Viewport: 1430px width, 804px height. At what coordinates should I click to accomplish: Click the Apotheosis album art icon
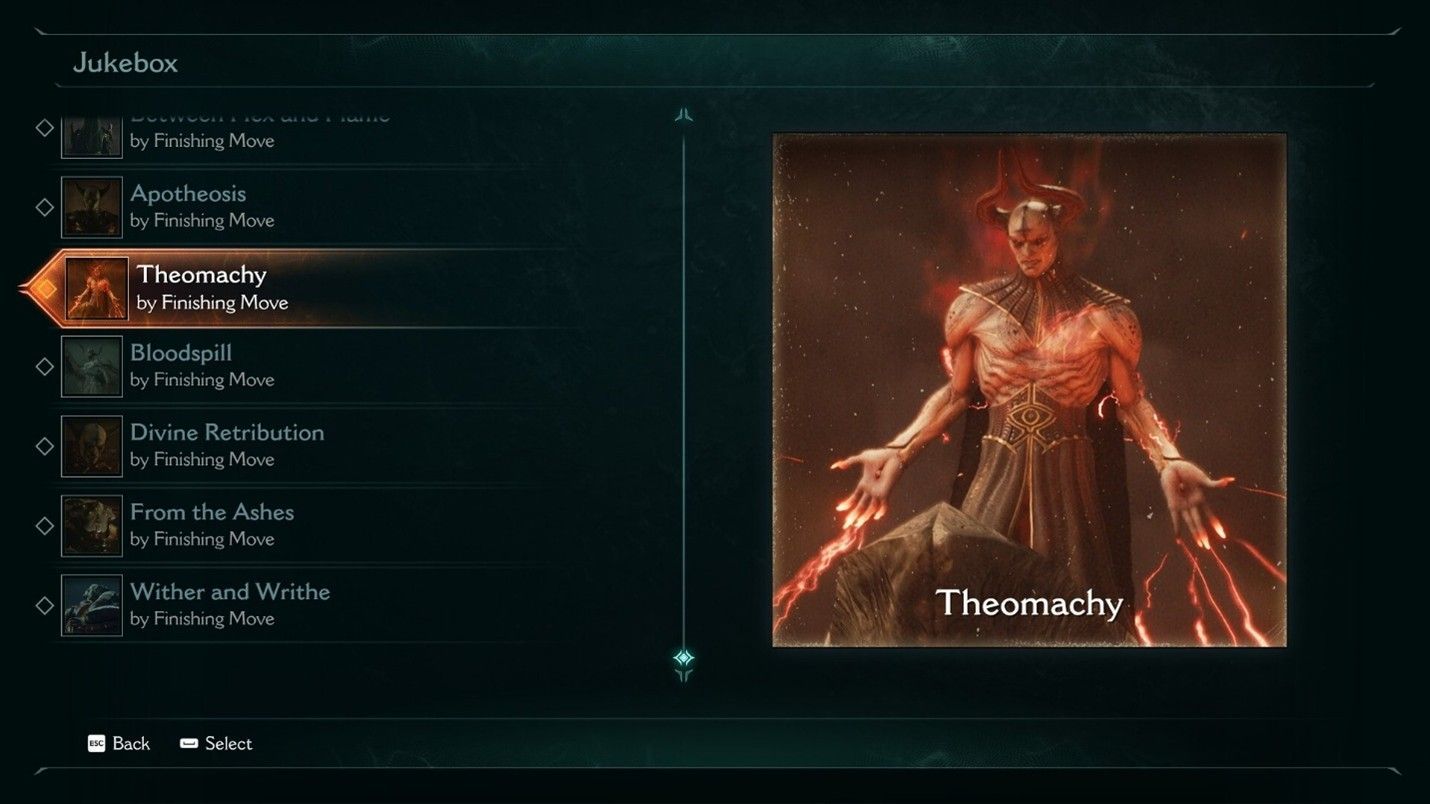(91, 207)
